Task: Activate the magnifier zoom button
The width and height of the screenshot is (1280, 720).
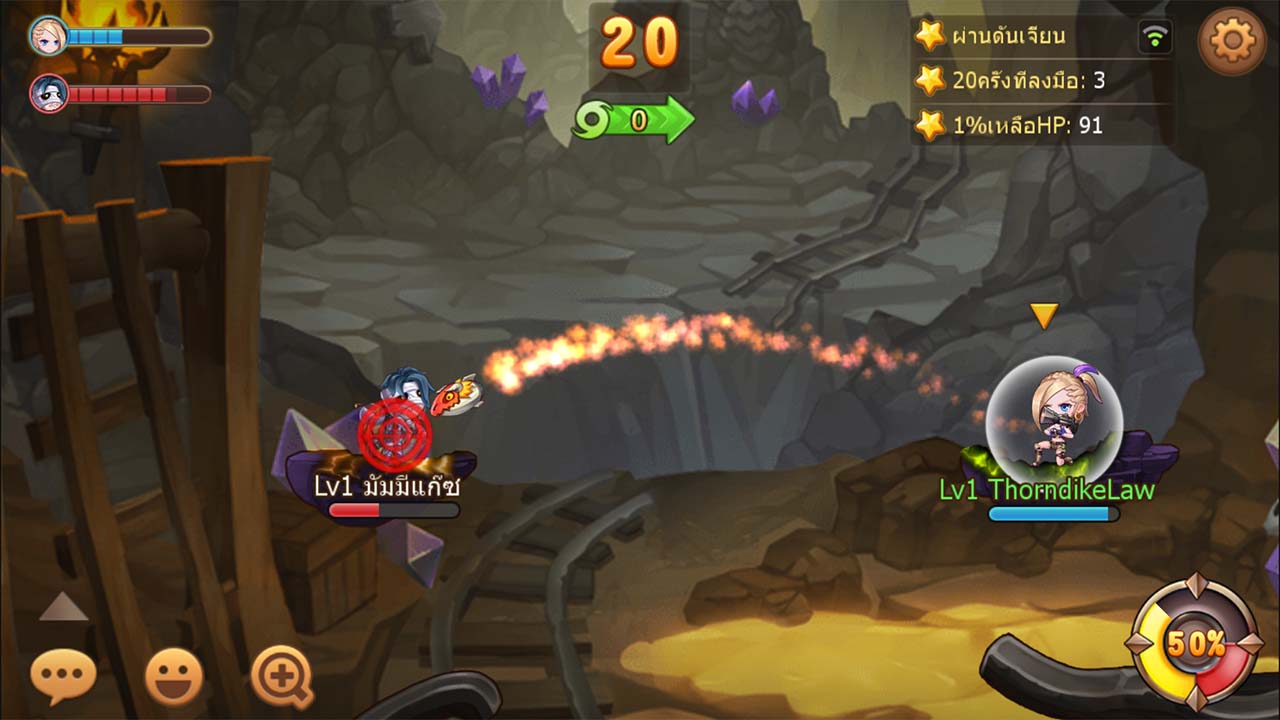Action: [x=281, y=676]
